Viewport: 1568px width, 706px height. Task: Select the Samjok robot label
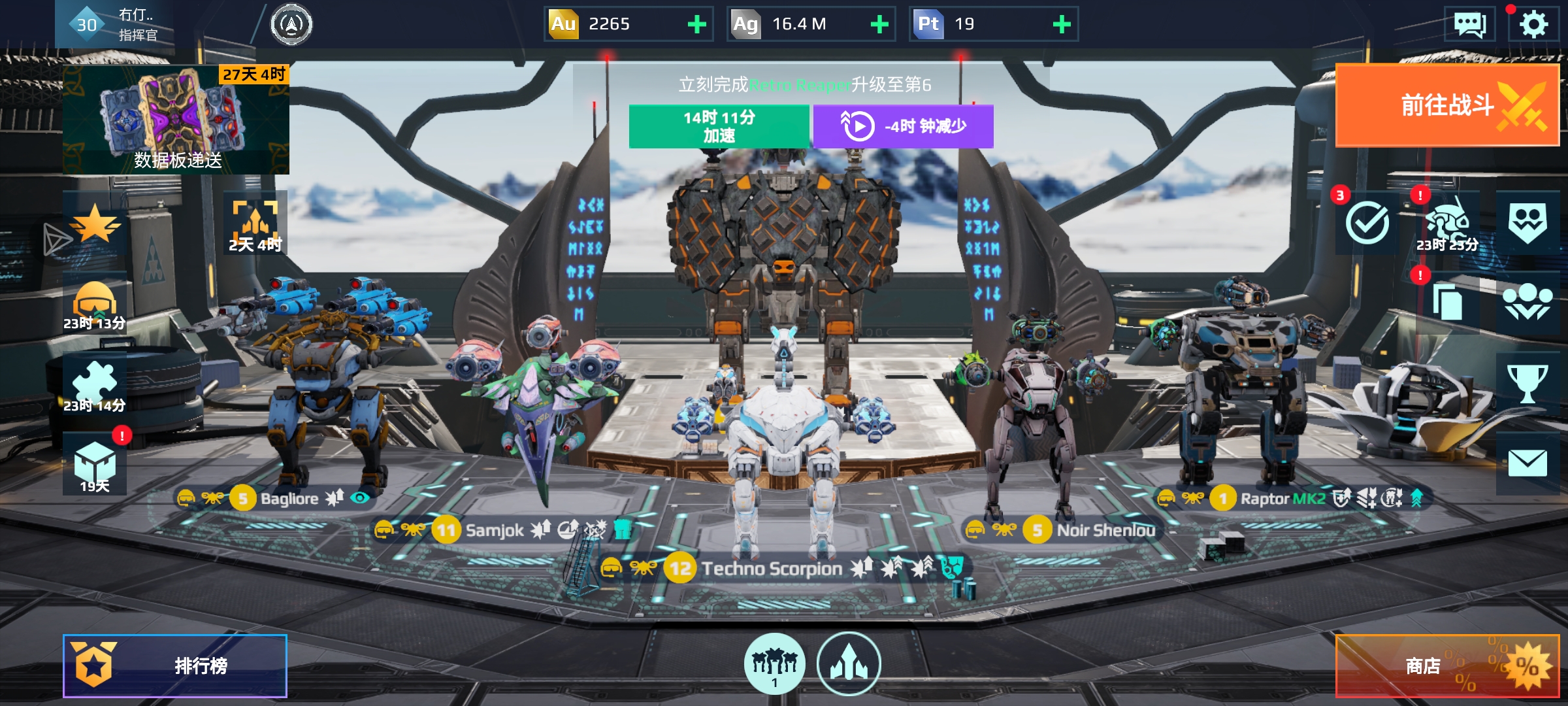click(x=494, y=530)
